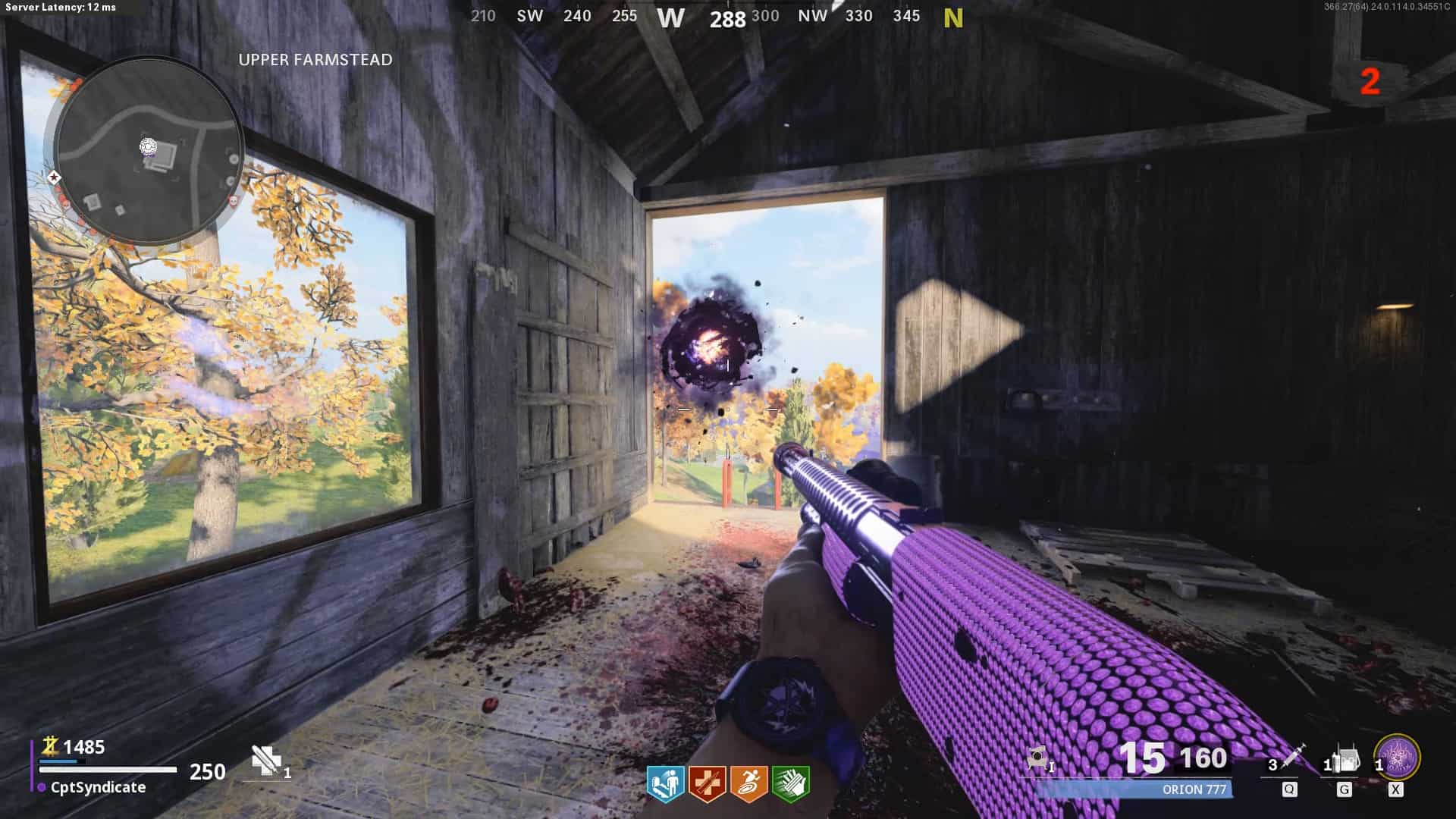Select the C4 lethal equipment icon

[x=1345, y=759]
